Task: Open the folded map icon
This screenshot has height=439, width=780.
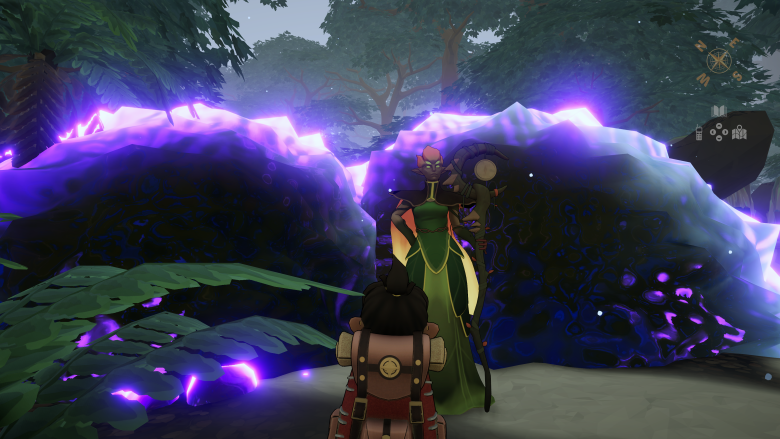Action: coord(739,131)
